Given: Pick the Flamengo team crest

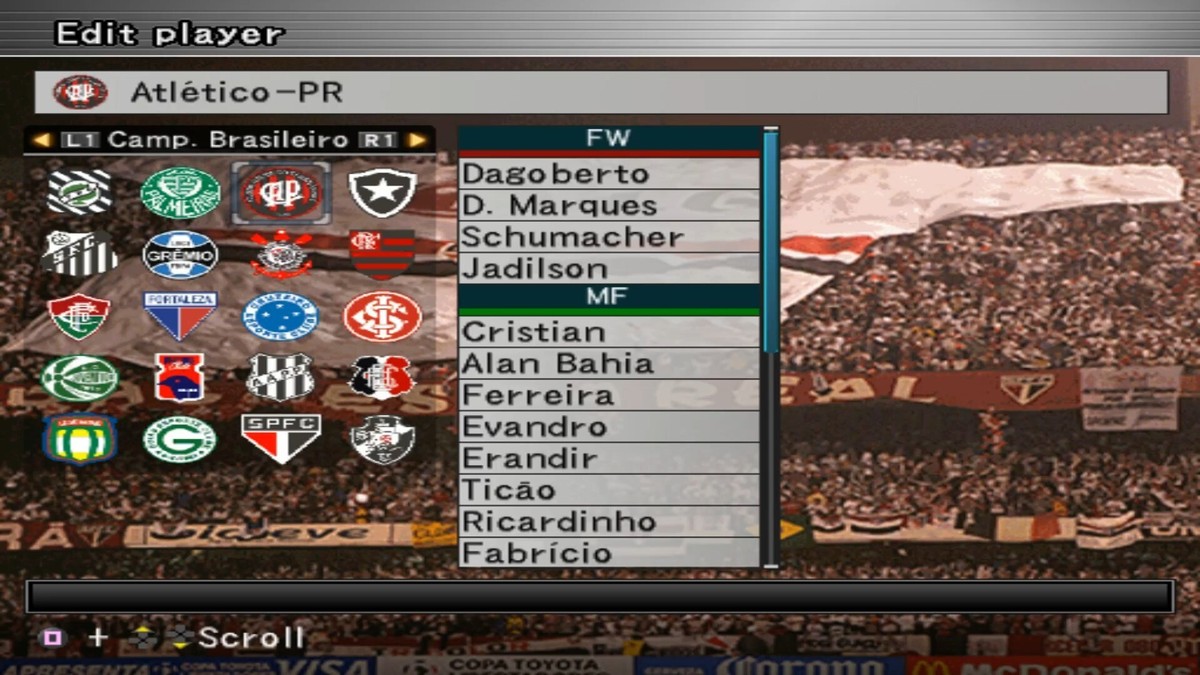Looking at the screenshot, I should click(382, 254).
